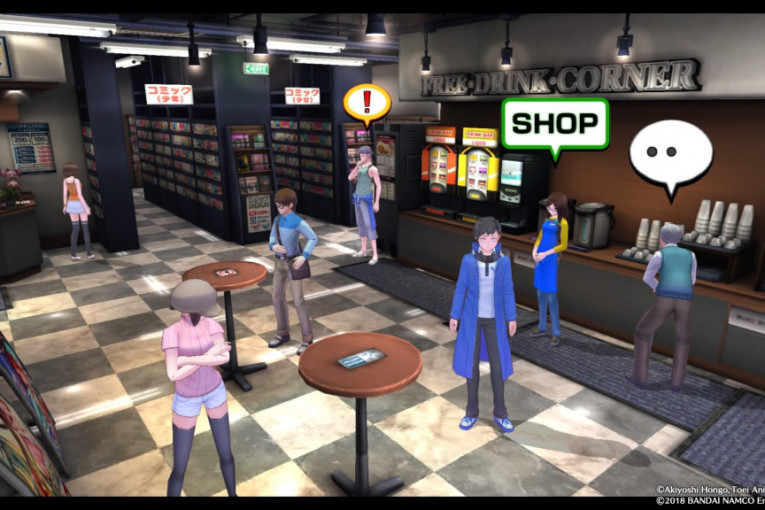
Task: Open the green SHOP speech bubble
Action: 554,123
